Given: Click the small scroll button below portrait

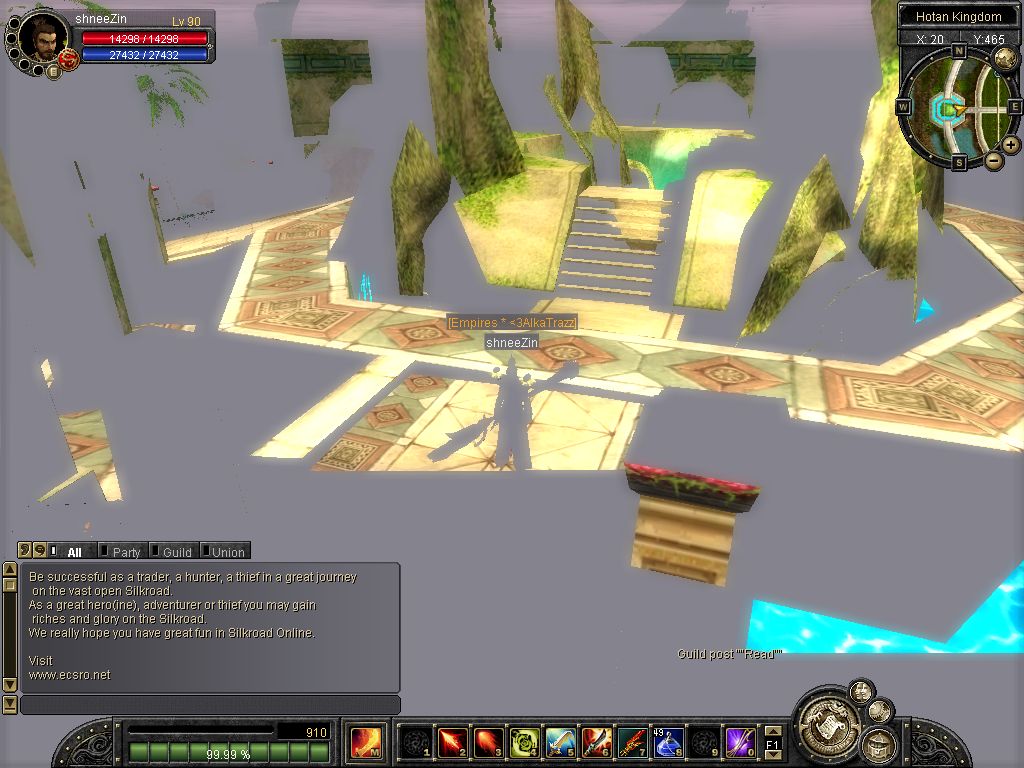Looking at the screenshot, I should click(54, 70).
